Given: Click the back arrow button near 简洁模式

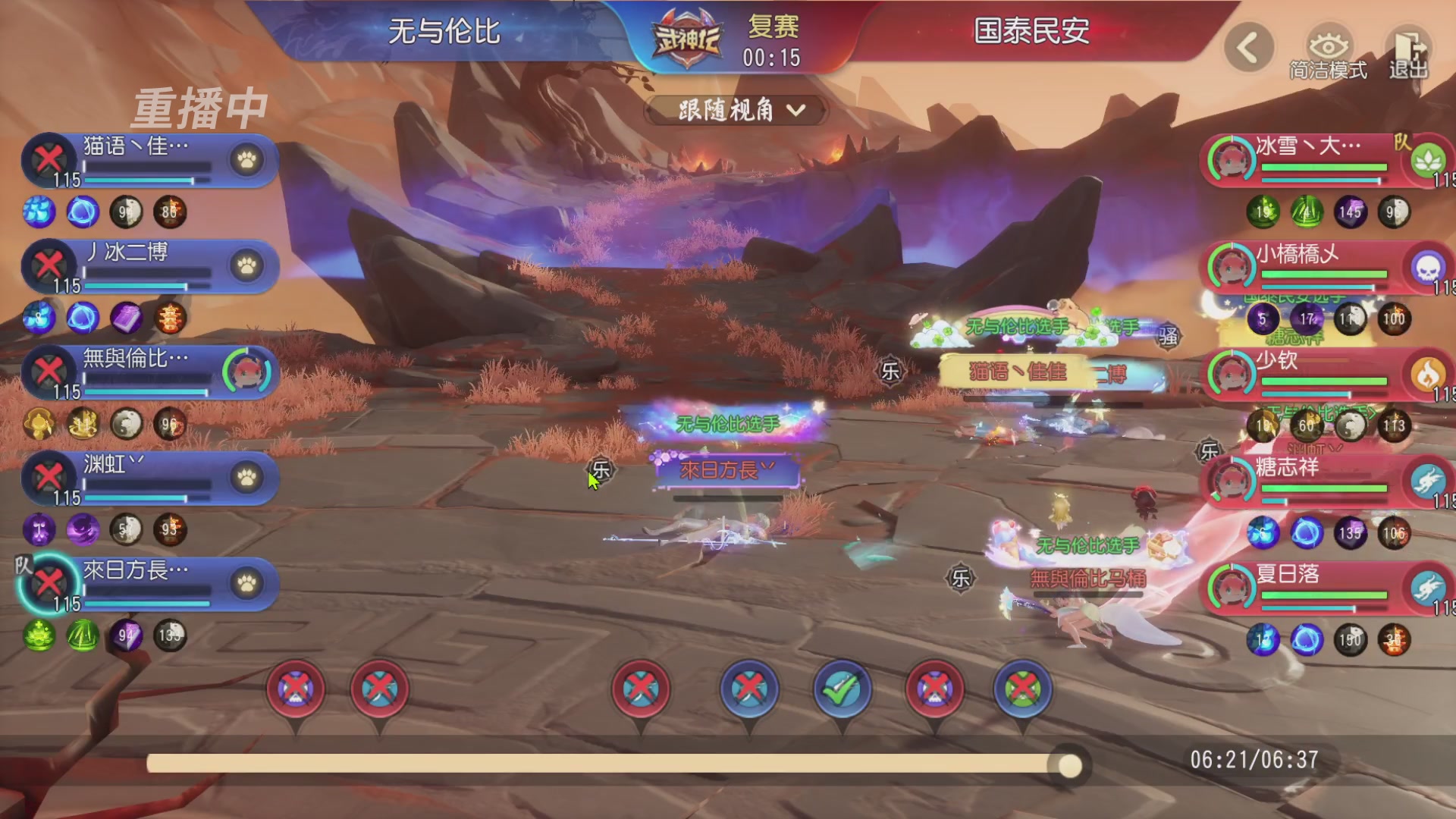Looking at the screenshot, I should [1248, 47].
